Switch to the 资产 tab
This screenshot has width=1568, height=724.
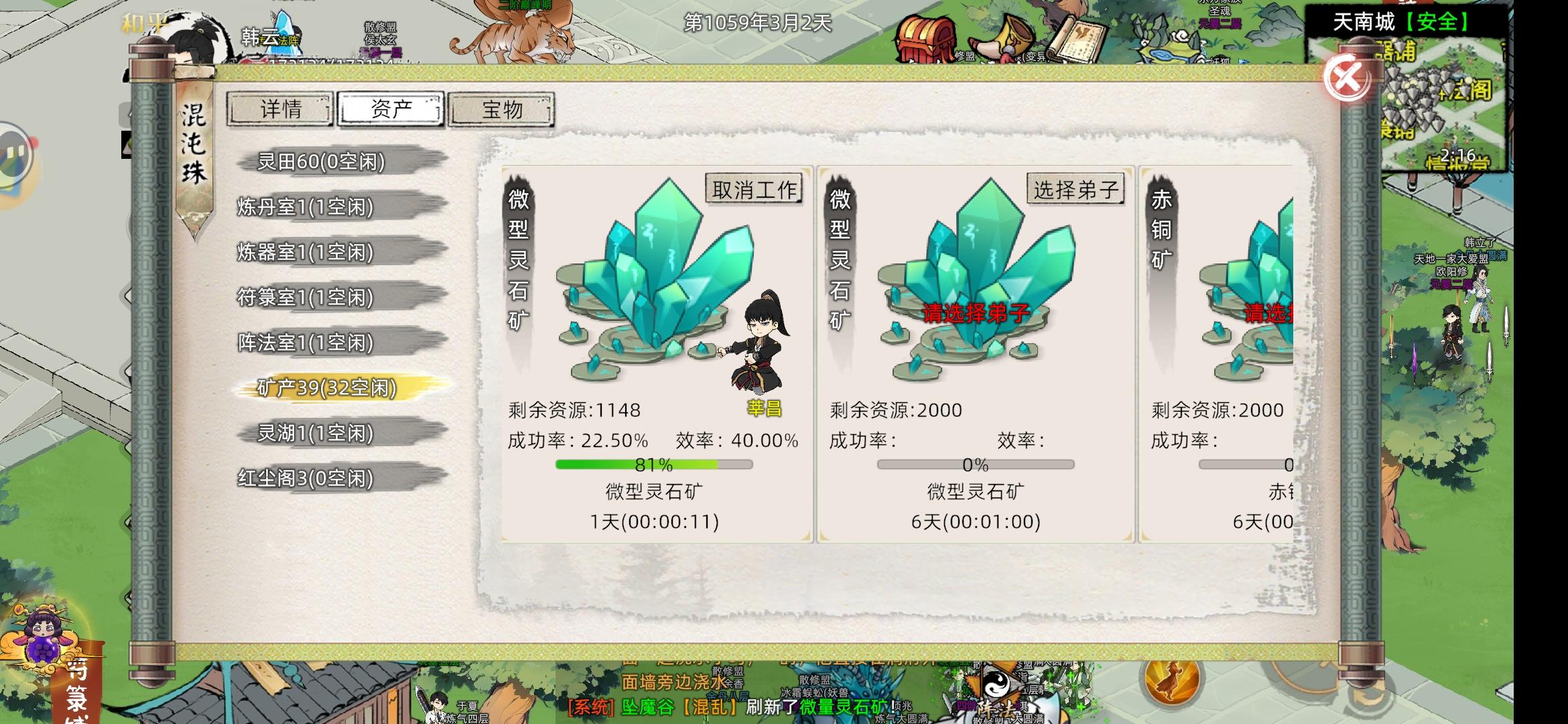tap(391, 109)
